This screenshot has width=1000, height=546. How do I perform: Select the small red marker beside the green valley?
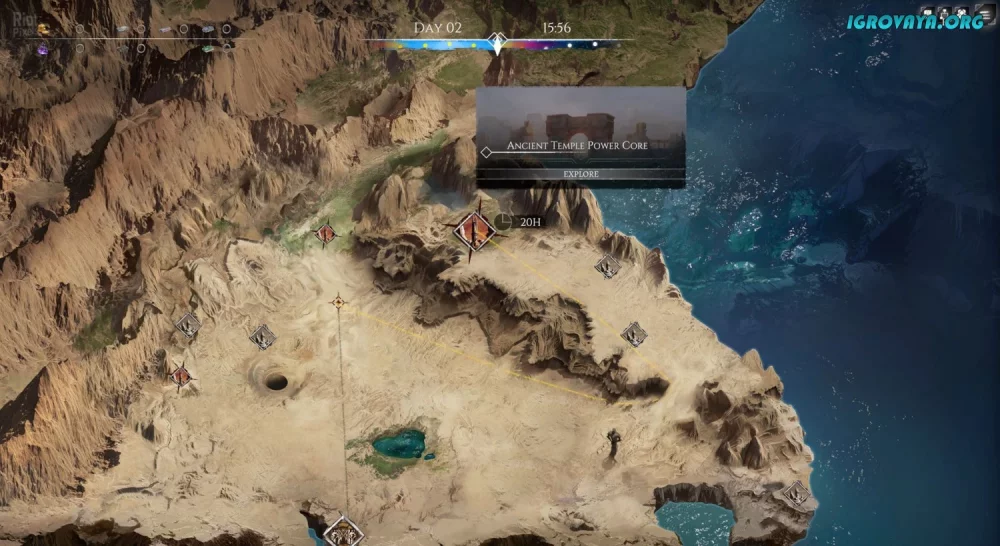click(x=325, y=234)
